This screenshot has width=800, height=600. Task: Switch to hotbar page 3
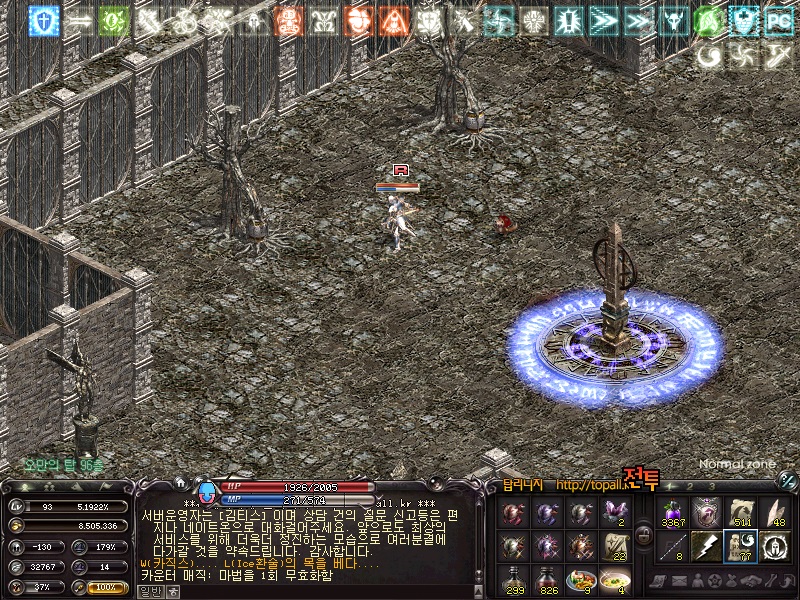(712, 487)
